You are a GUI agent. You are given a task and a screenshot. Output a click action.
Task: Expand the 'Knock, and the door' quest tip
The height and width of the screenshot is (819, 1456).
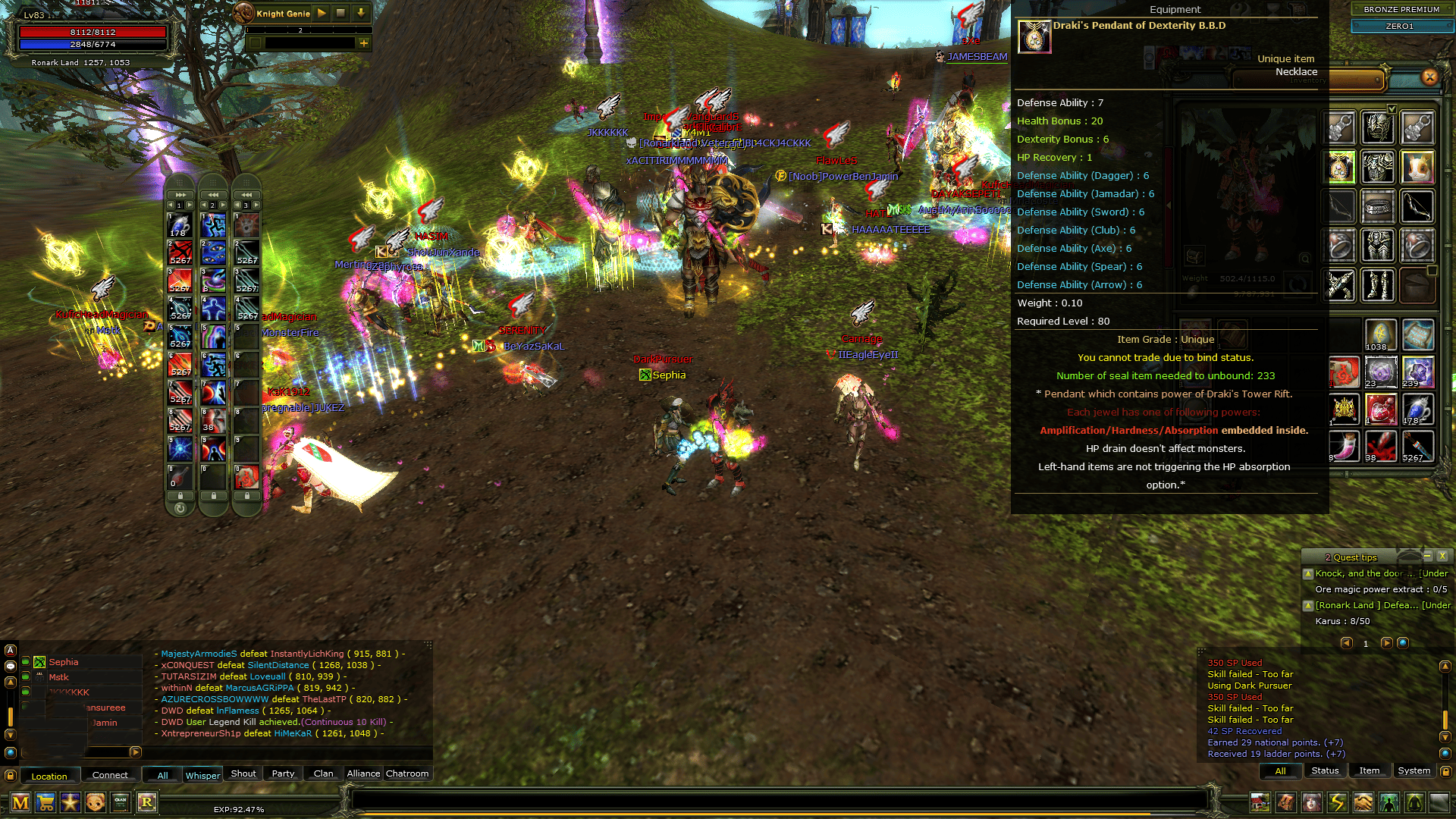(1308, 574)
